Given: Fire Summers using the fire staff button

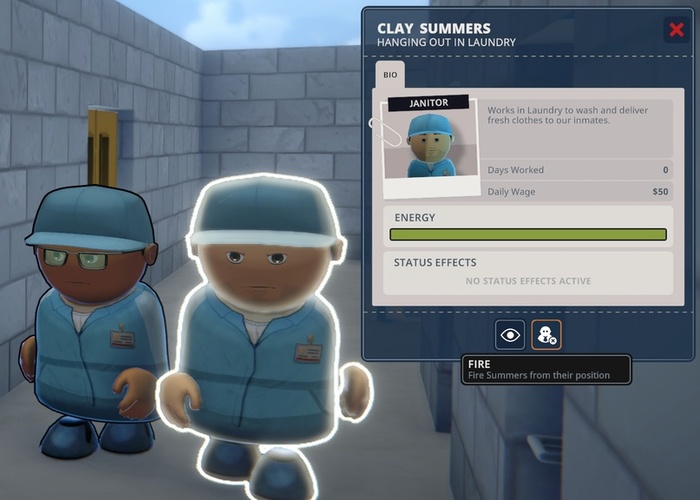Looking at the screenshot, I should click(546, 335).
